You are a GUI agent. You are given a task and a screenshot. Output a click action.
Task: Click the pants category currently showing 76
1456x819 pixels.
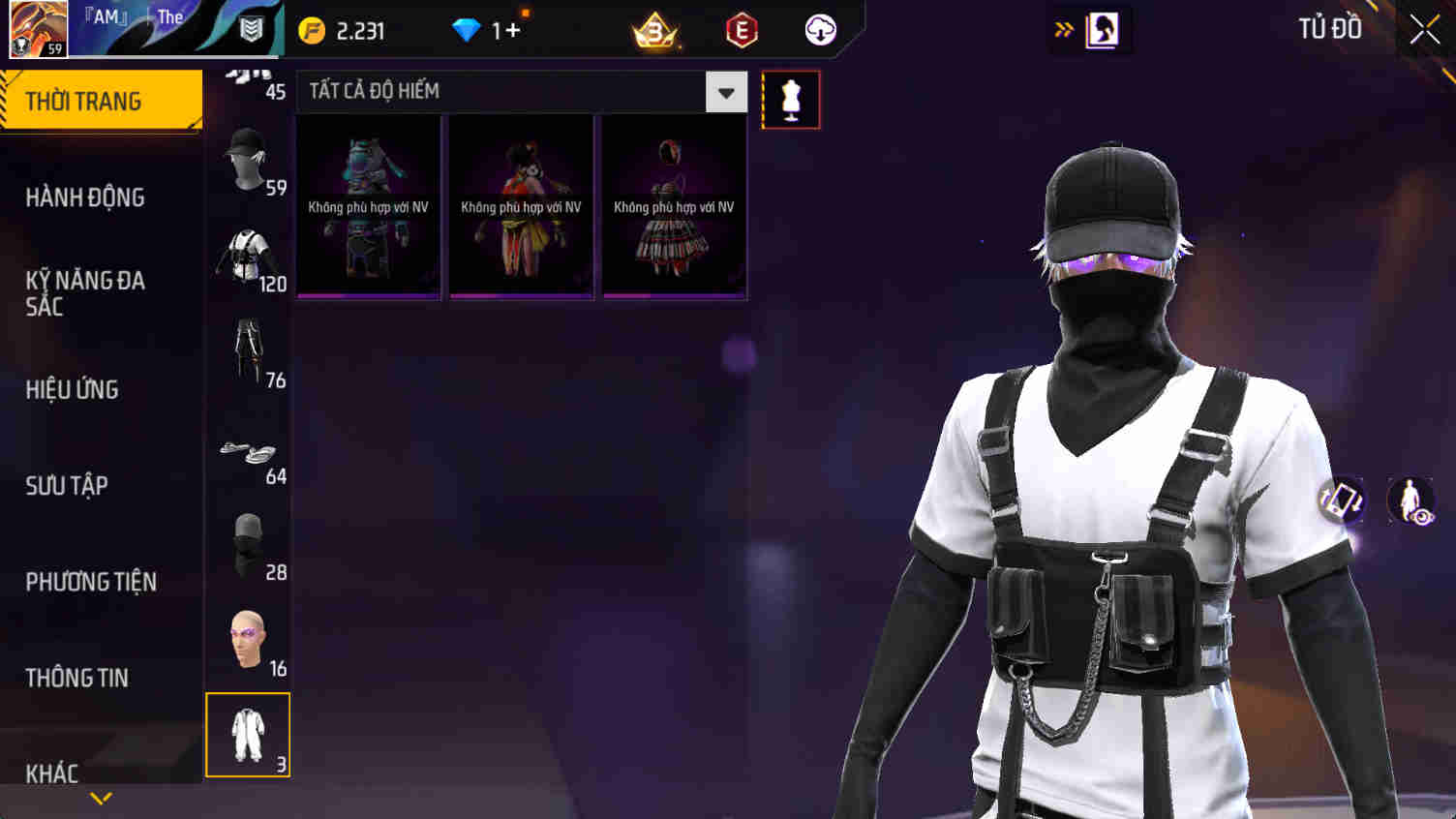point(248,349)
